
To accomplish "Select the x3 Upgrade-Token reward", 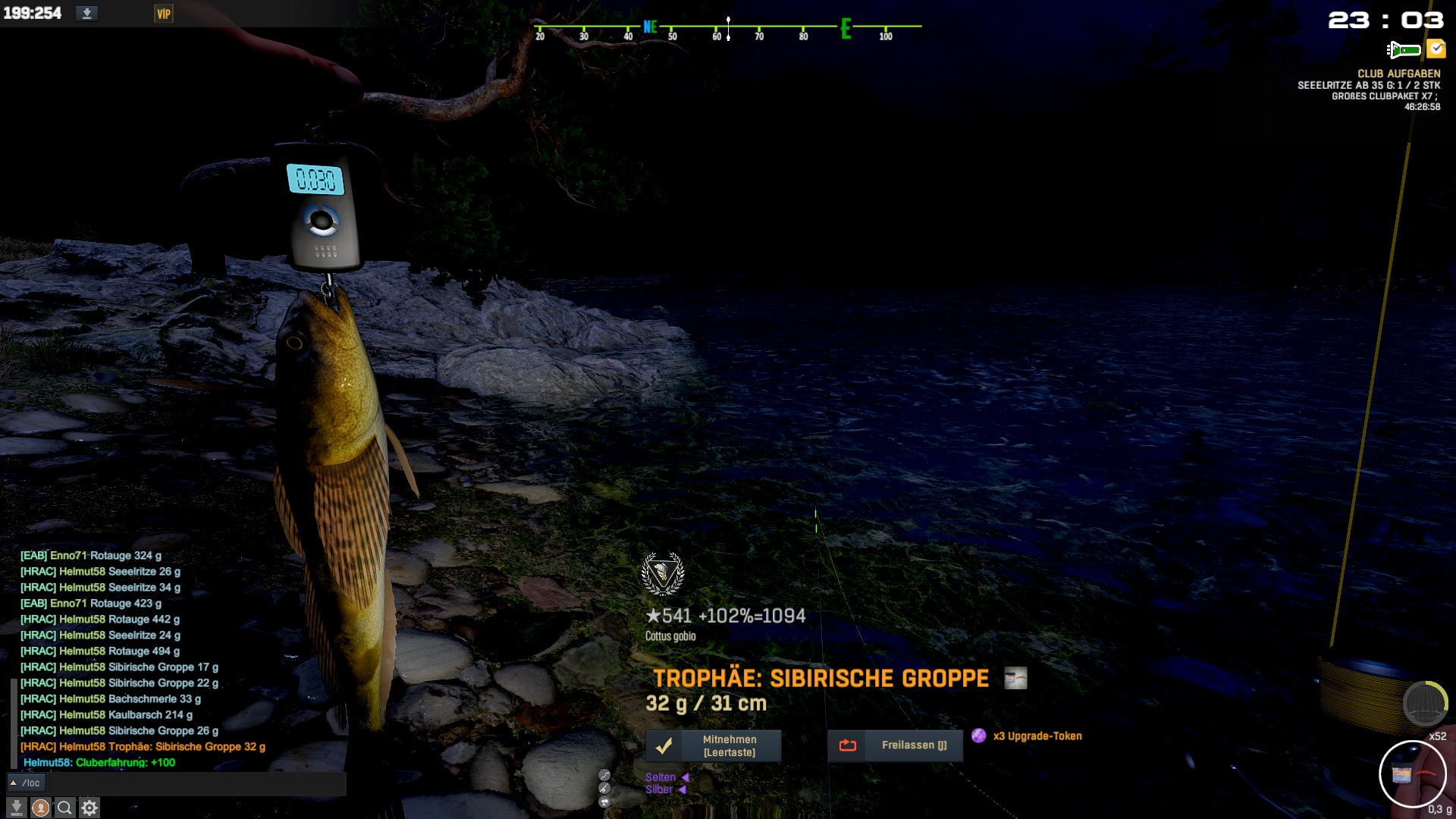I will pos(1029,736).
